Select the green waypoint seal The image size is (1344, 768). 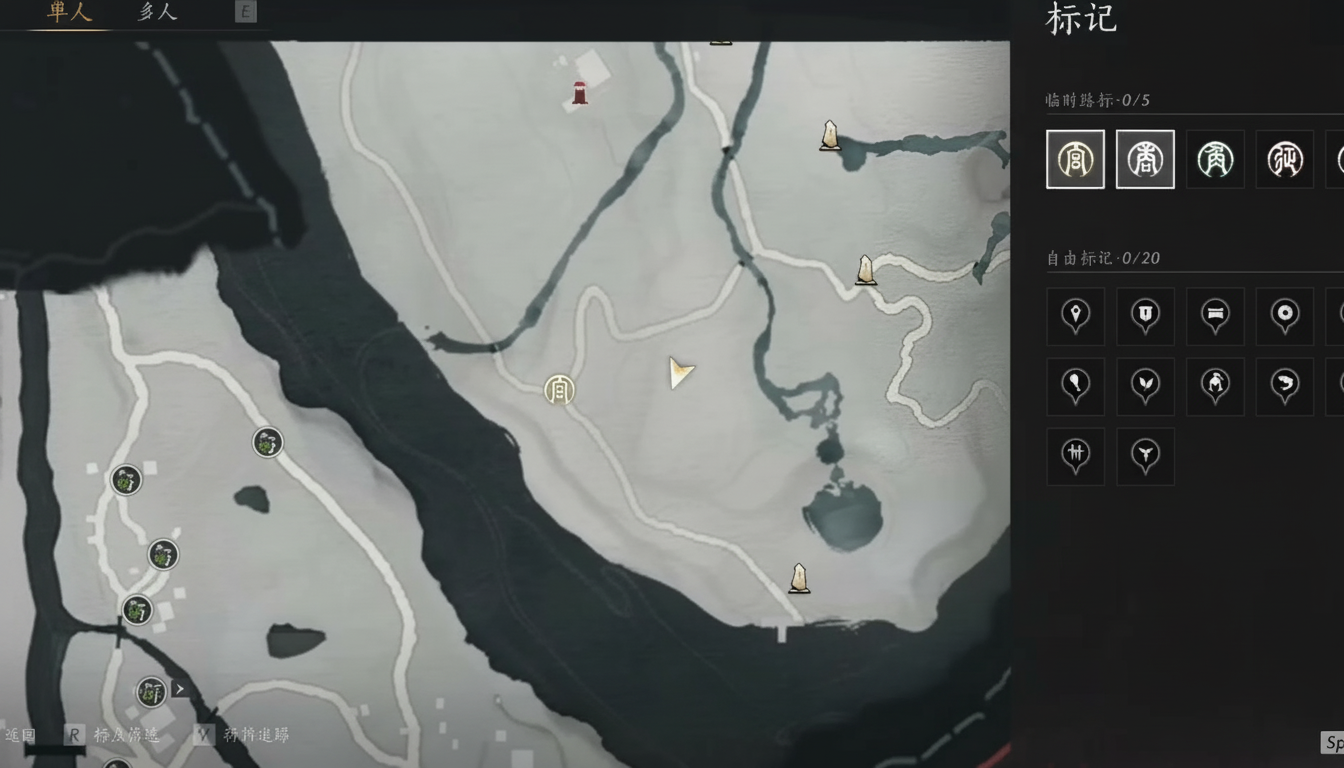(1215, 158)
